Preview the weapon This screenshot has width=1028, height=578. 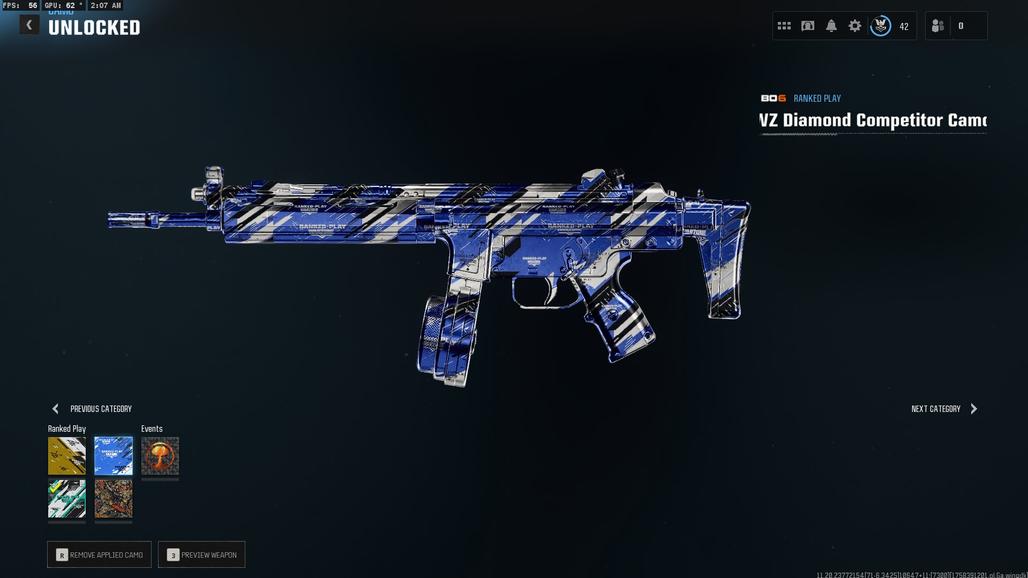tap(201, 555)
